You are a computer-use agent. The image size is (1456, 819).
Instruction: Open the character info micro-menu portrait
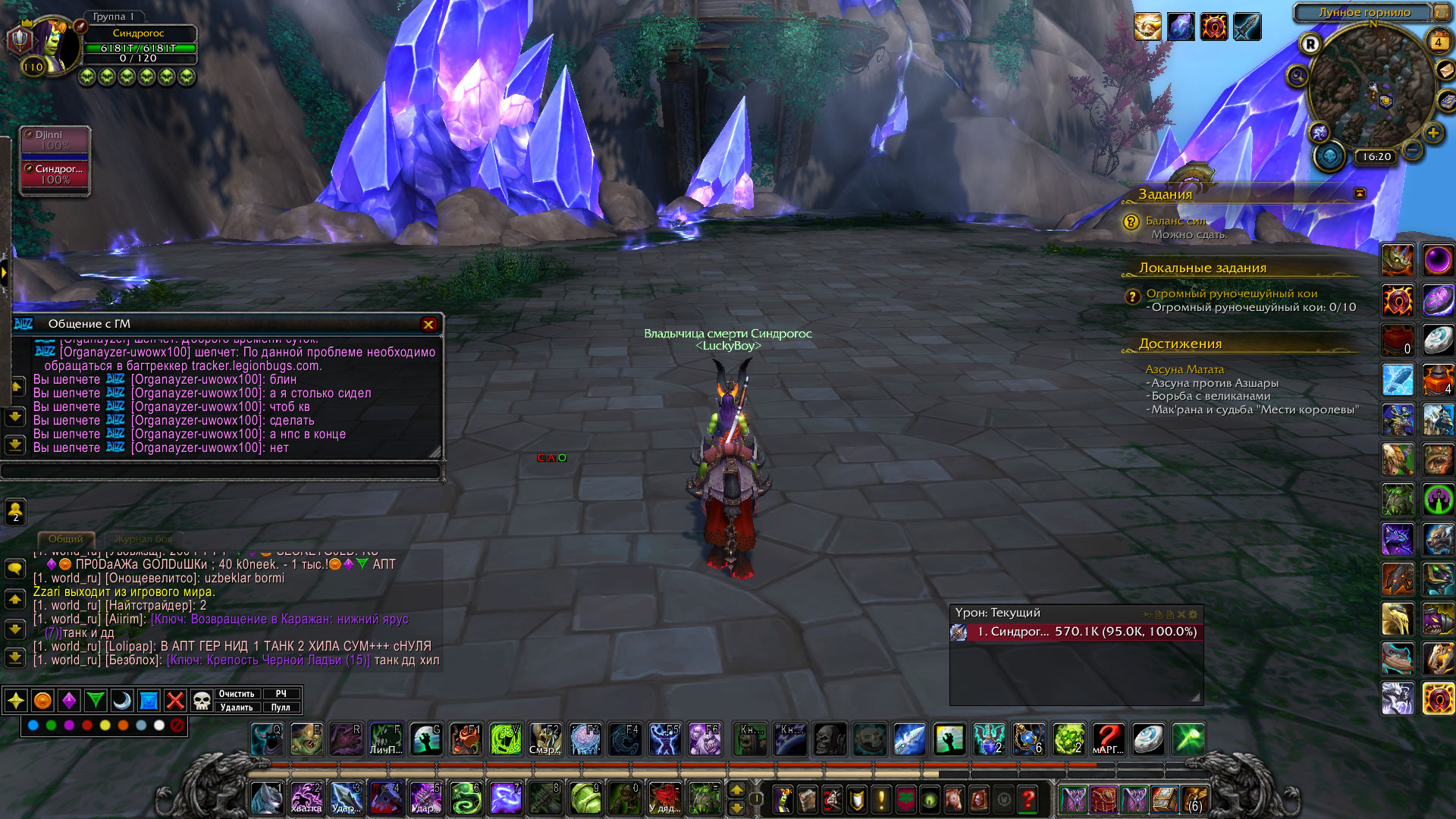click(783, 799)
